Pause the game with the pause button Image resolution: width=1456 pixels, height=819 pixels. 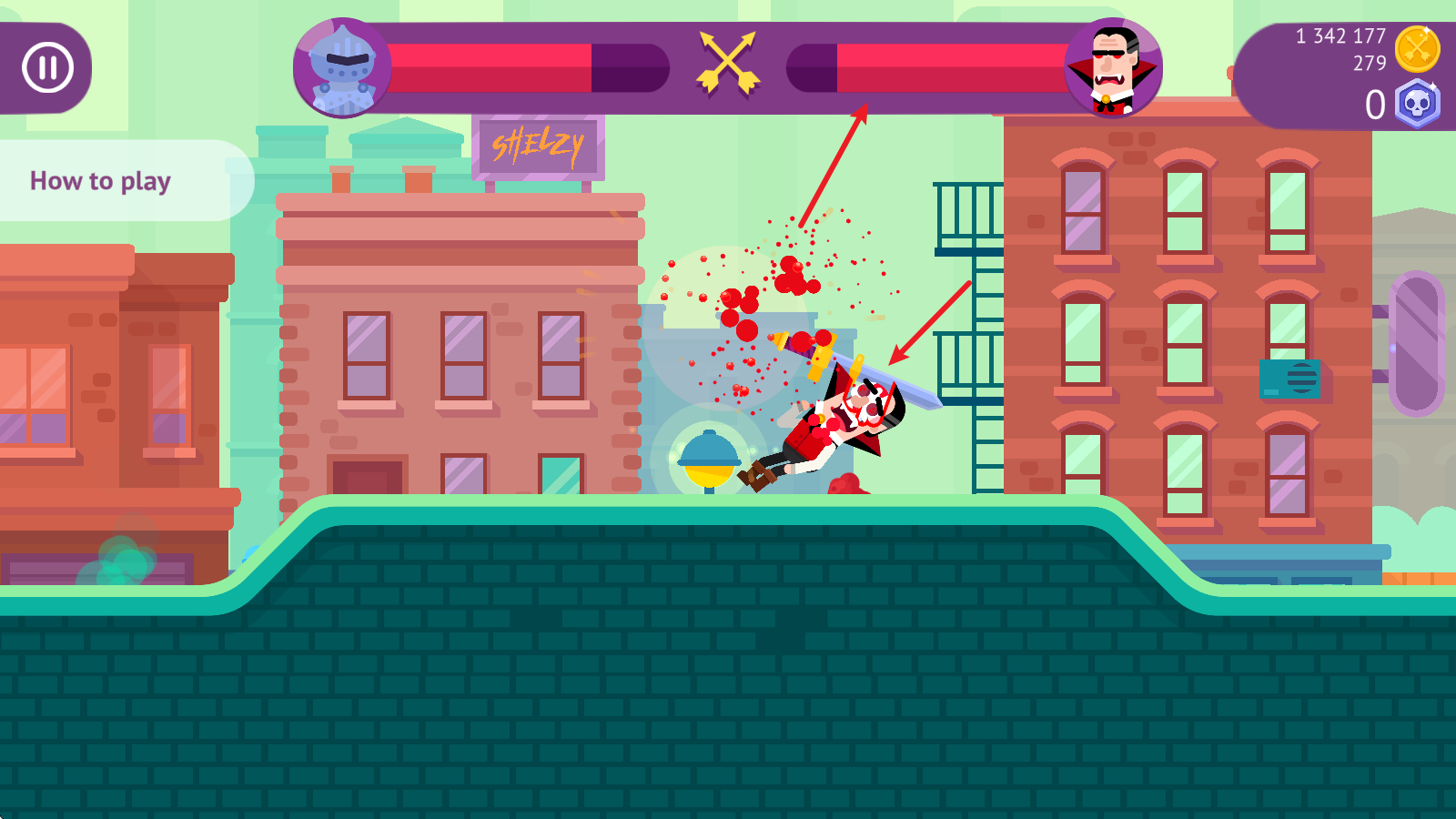coord(47,67)
